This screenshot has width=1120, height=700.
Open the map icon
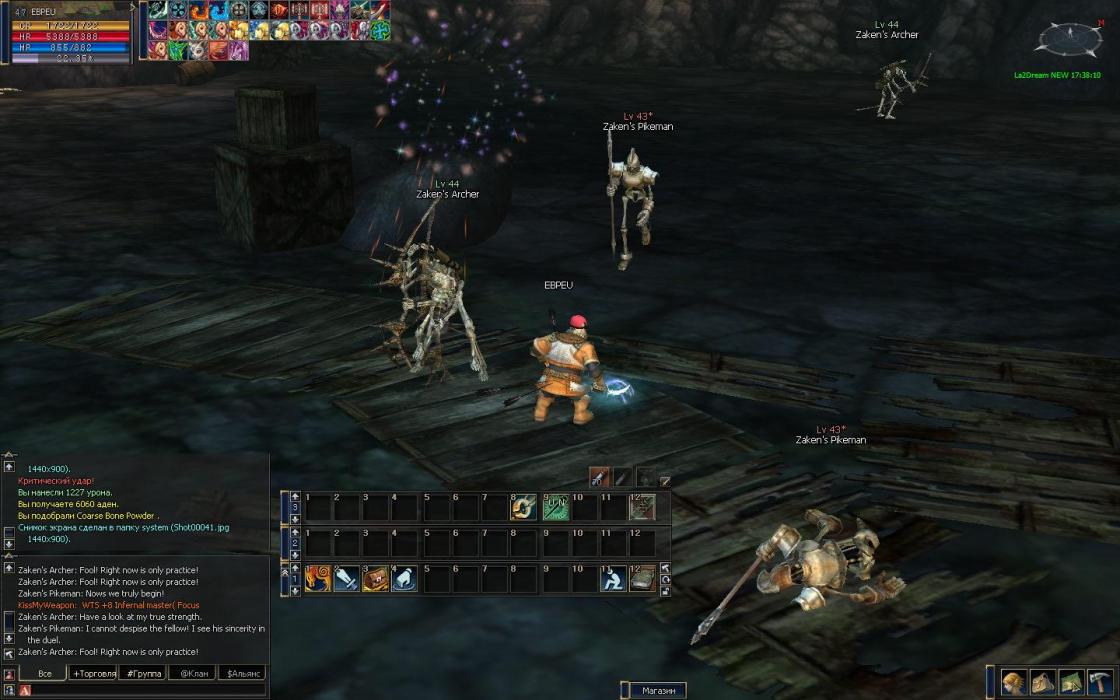1072,682
